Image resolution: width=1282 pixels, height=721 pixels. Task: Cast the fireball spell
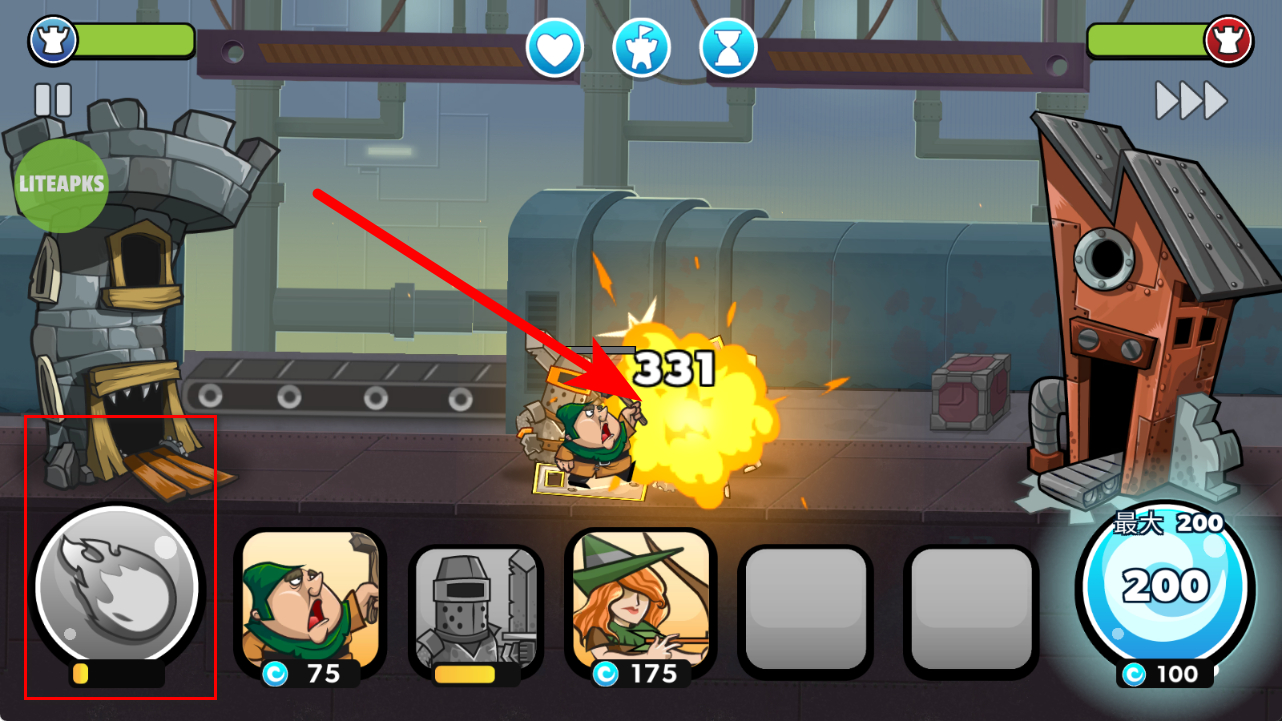117,588
